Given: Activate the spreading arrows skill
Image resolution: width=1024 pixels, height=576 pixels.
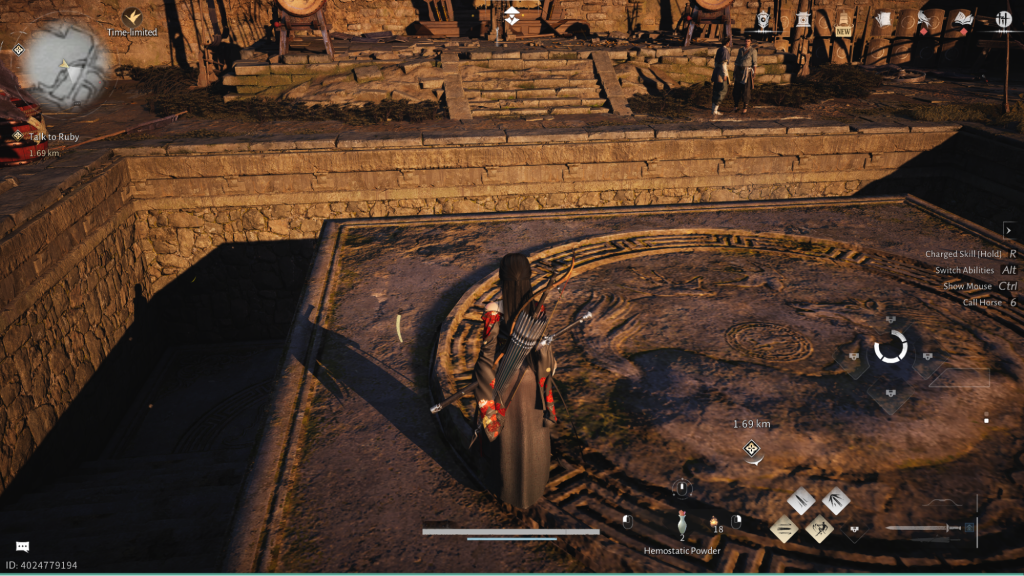Looking at the screenshot, I should pyautogui.click(x=836, y=501).
